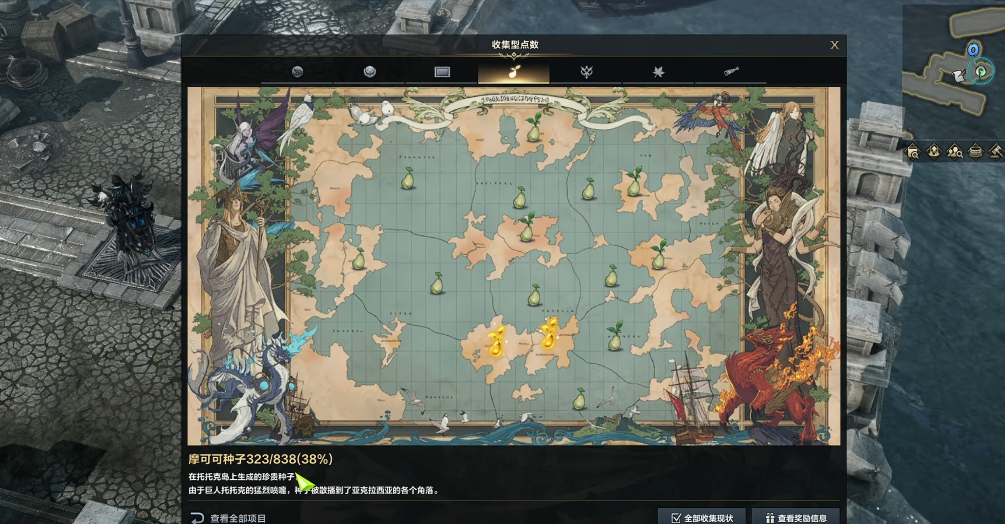
Task: Close the 收集型点数 collection window
Action: point(835,45)
